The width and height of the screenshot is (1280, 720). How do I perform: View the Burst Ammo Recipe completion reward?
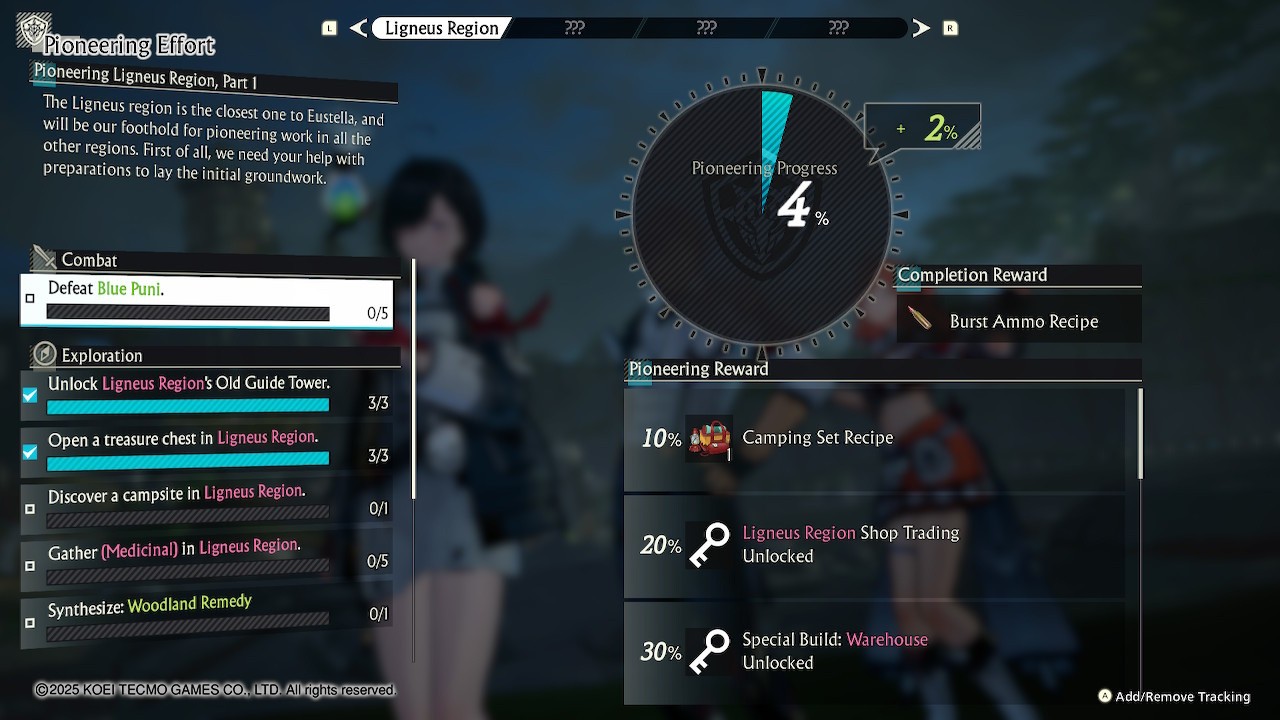(x=1018, y=321)
